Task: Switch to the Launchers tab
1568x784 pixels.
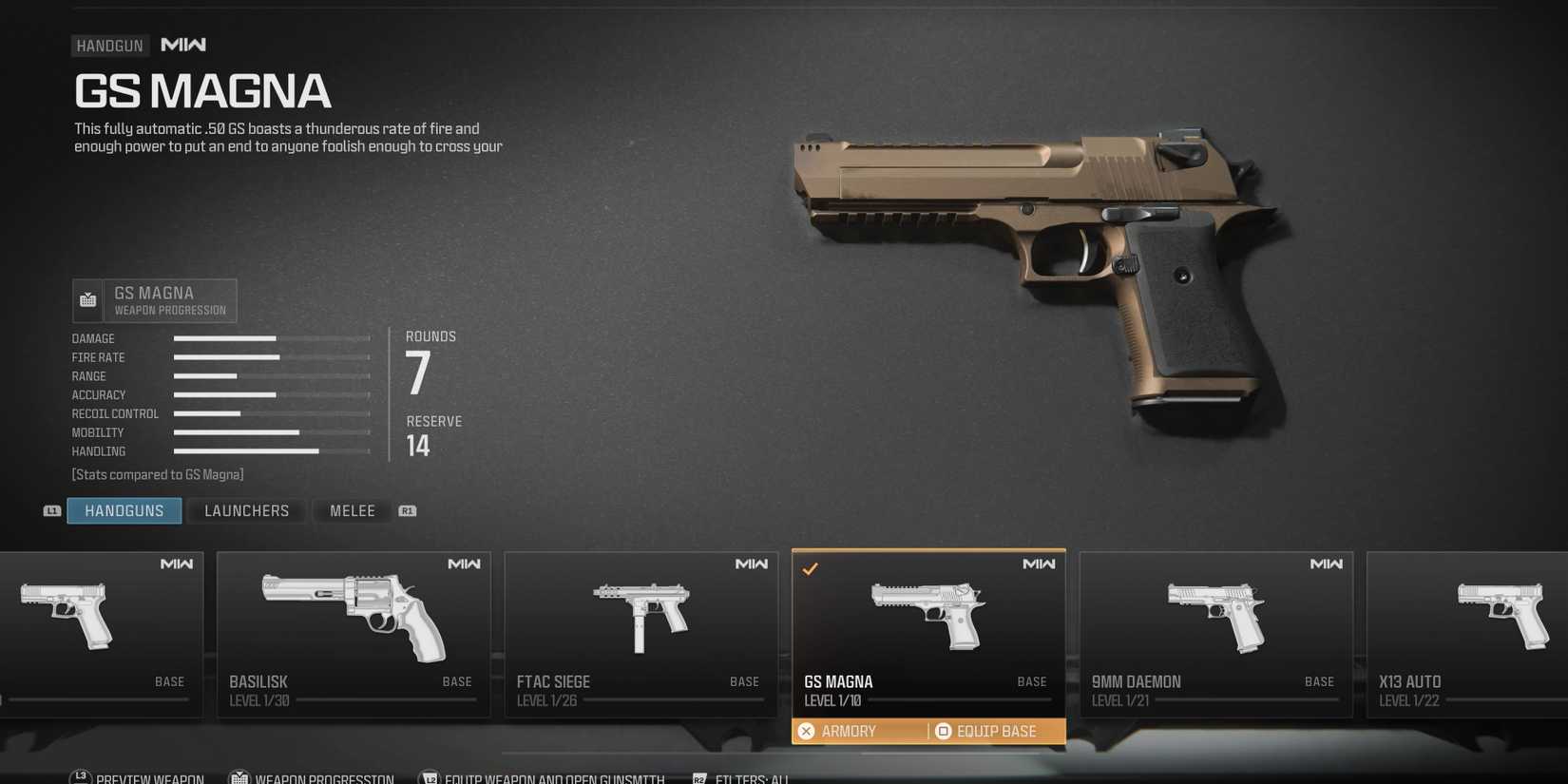Action: coord(246,510)
